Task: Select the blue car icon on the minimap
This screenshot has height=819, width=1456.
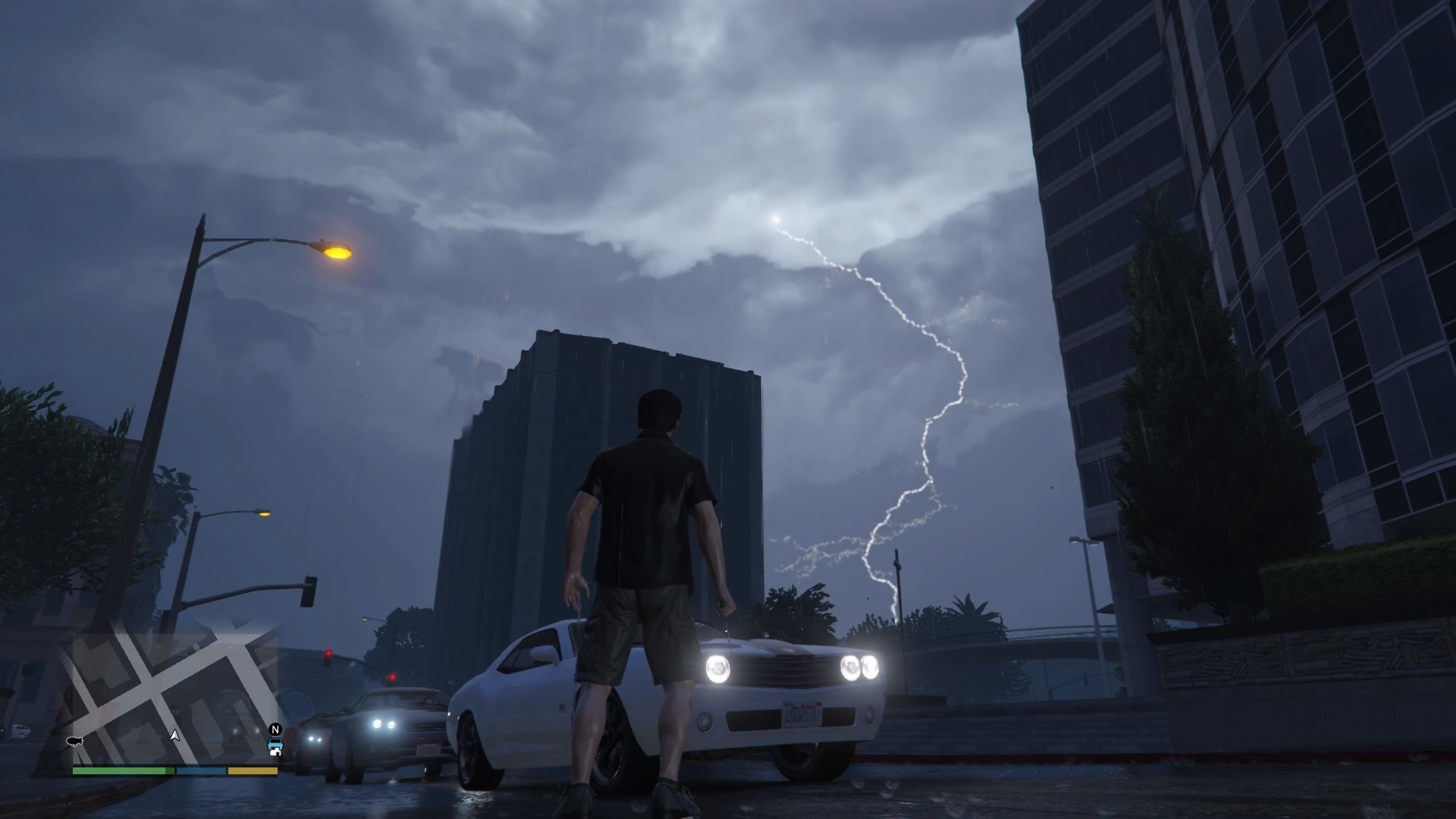Action: [275, 744]
